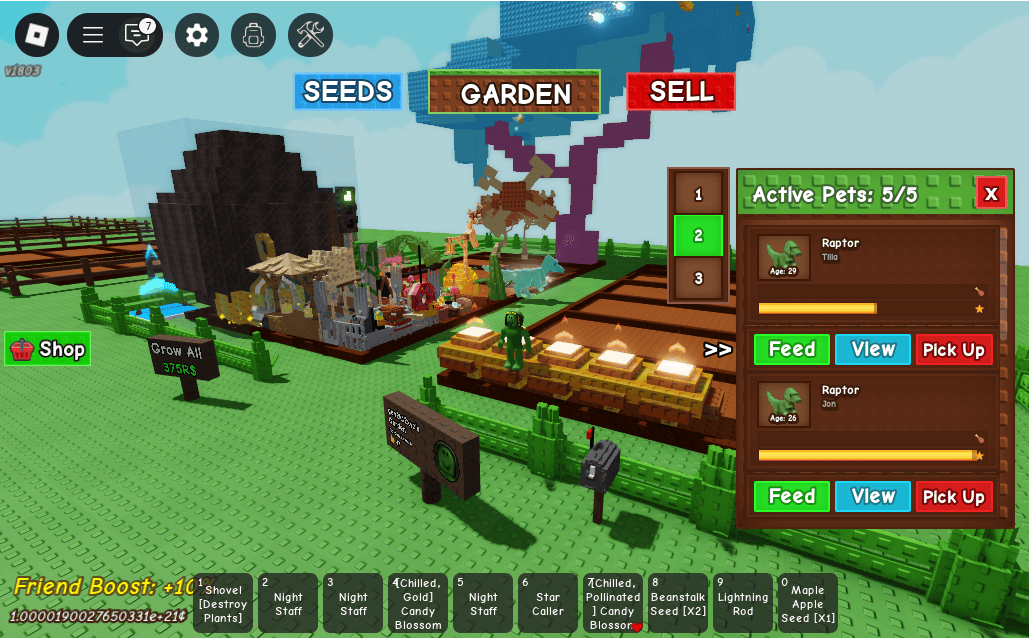Go to the GARDEN
The width and height of the screenshot is (1029, 638).
pyautogui.click(x=515, y=93)
